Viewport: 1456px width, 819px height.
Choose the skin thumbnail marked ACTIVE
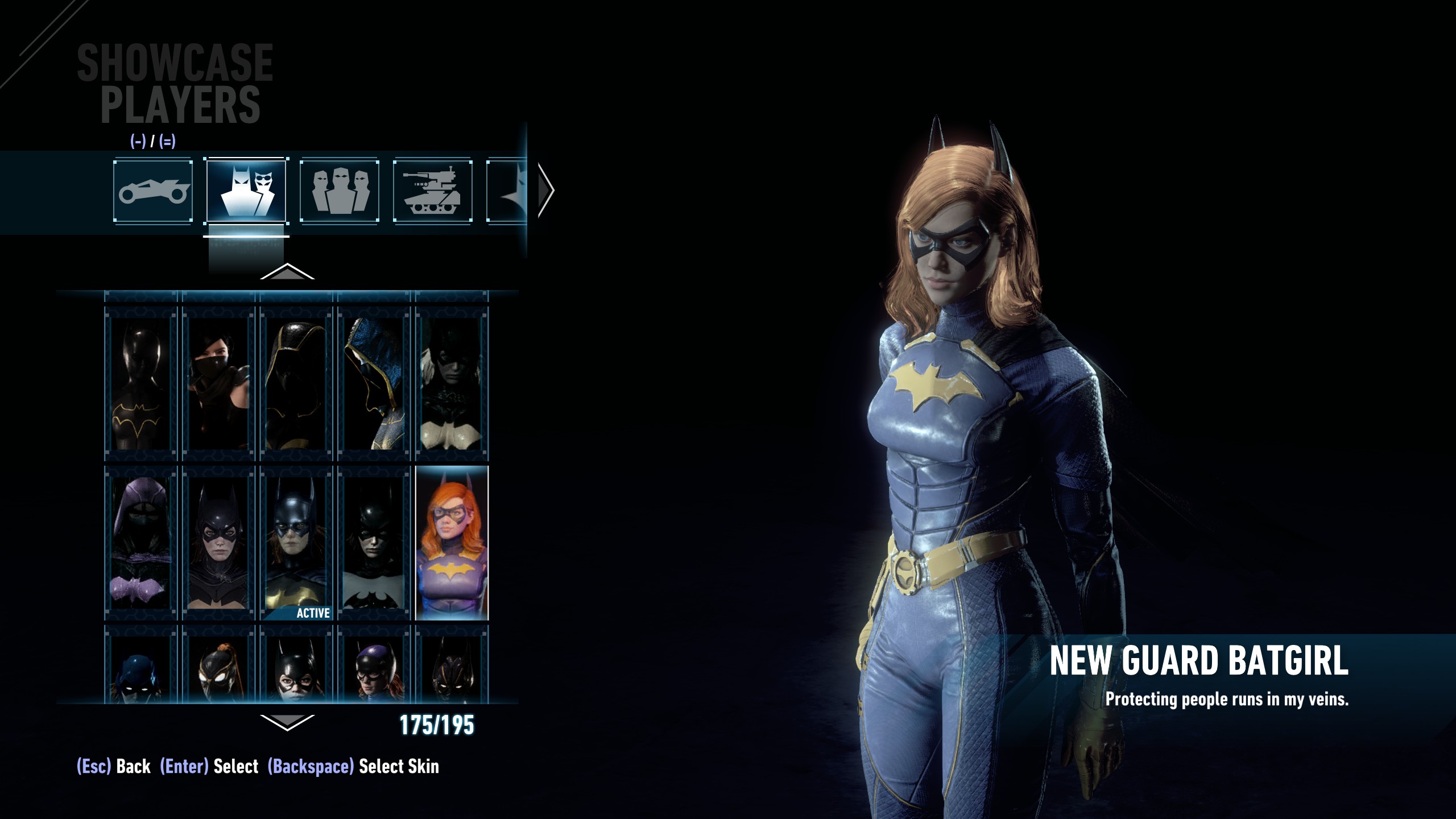296,543
